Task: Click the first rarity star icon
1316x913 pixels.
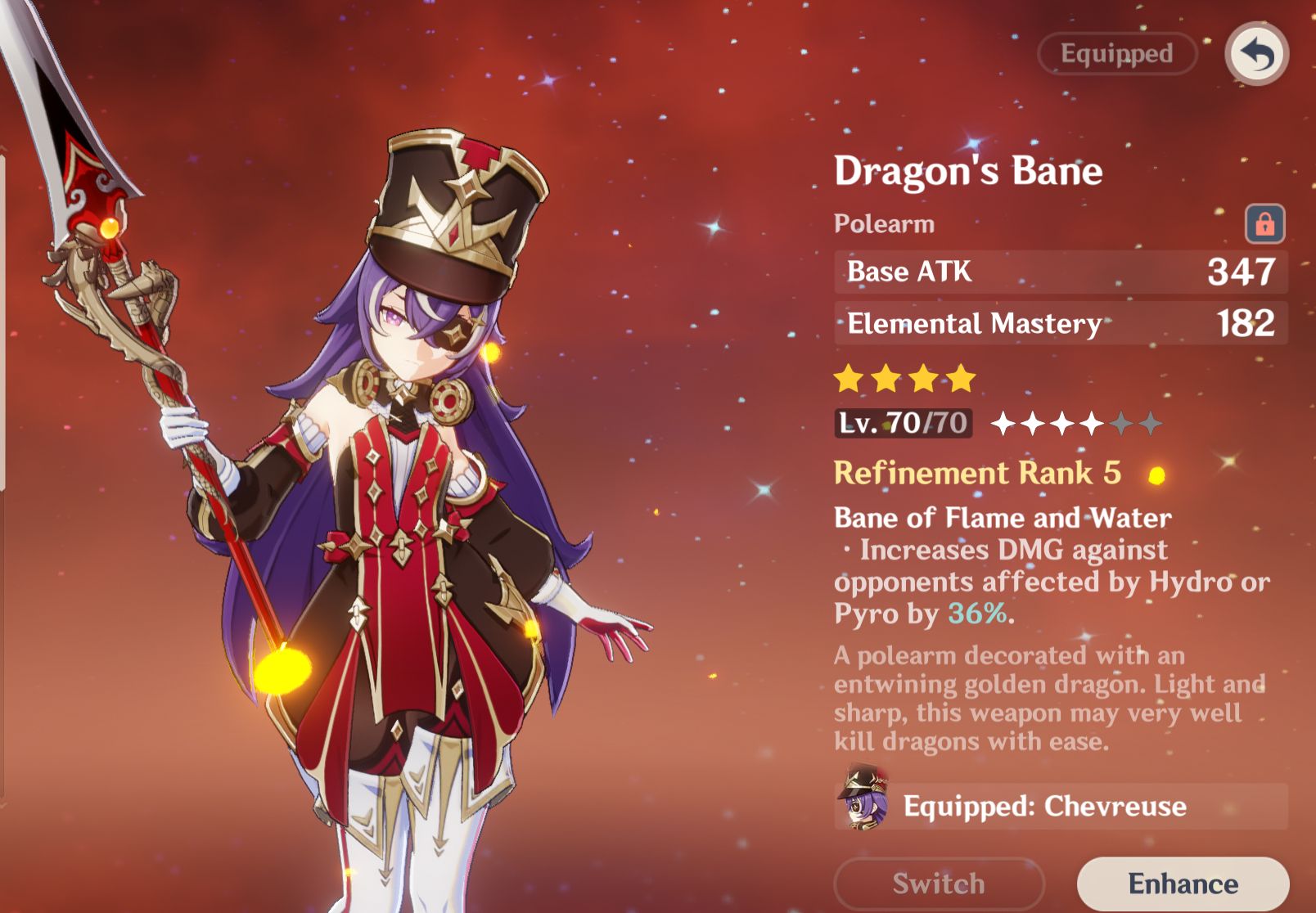Action: point(847,377)
